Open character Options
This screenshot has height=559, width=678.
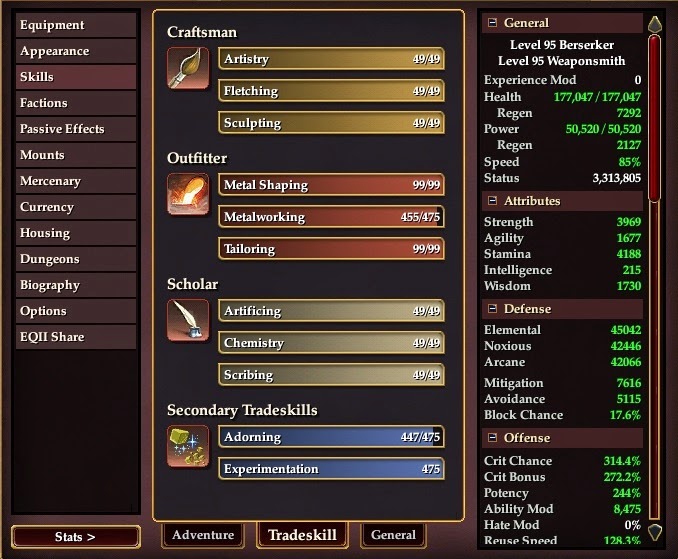point(76,311)
